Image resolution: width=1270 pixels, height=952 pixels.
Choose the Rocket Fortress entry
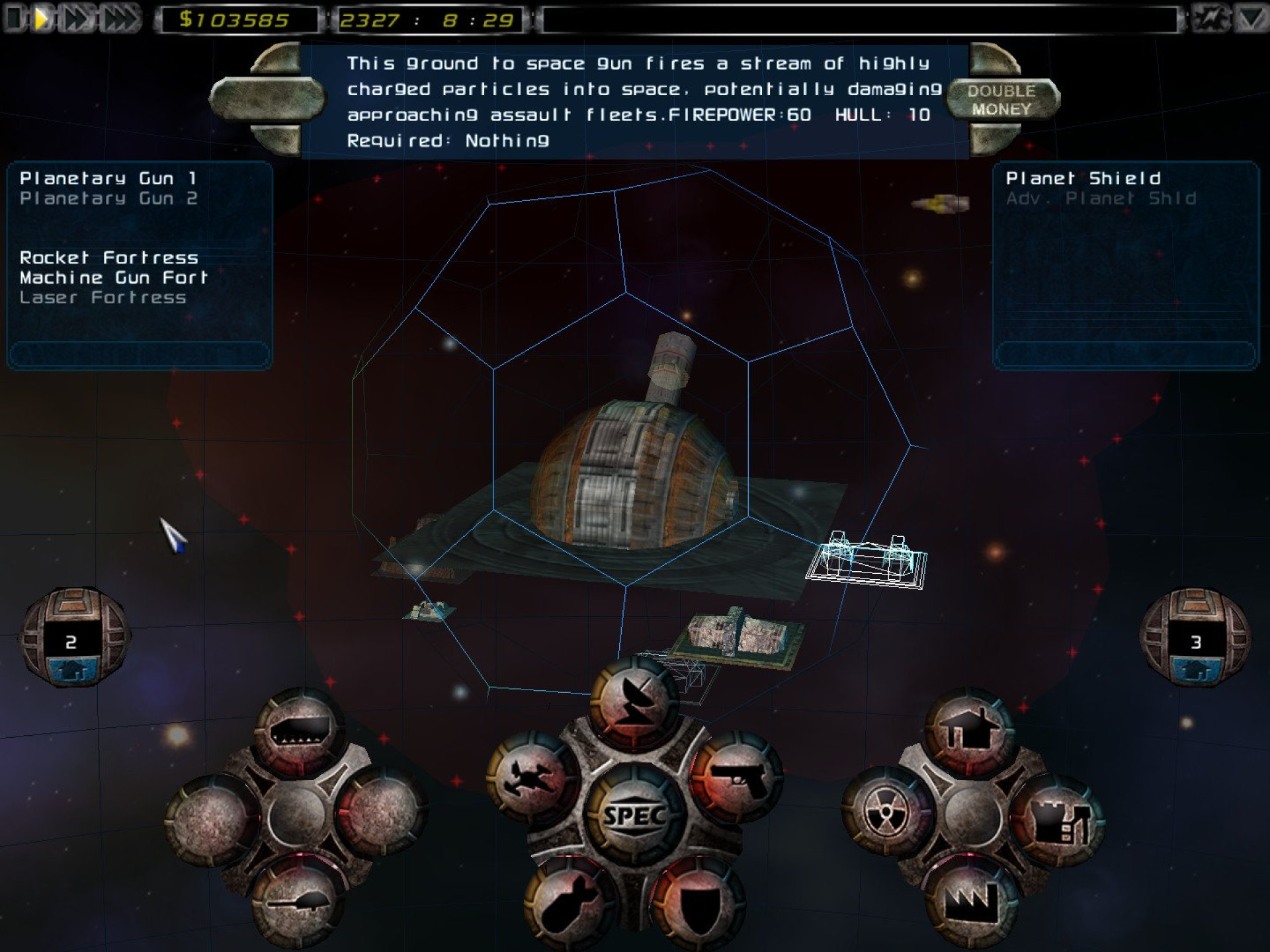click(109, 258)
